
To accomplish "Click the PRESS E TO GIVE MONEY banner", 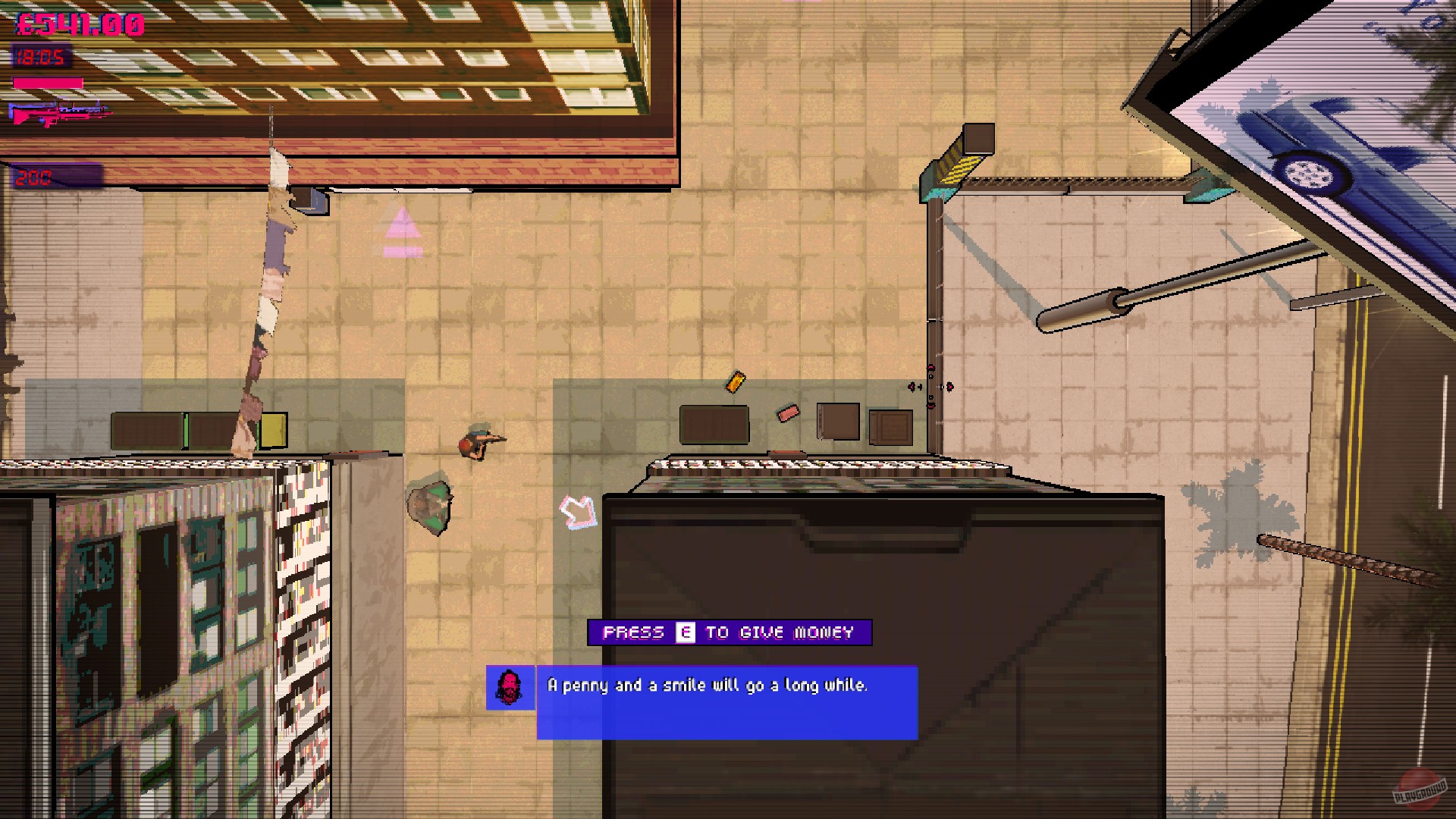I will pyautogui.click(x=730, y=632).
